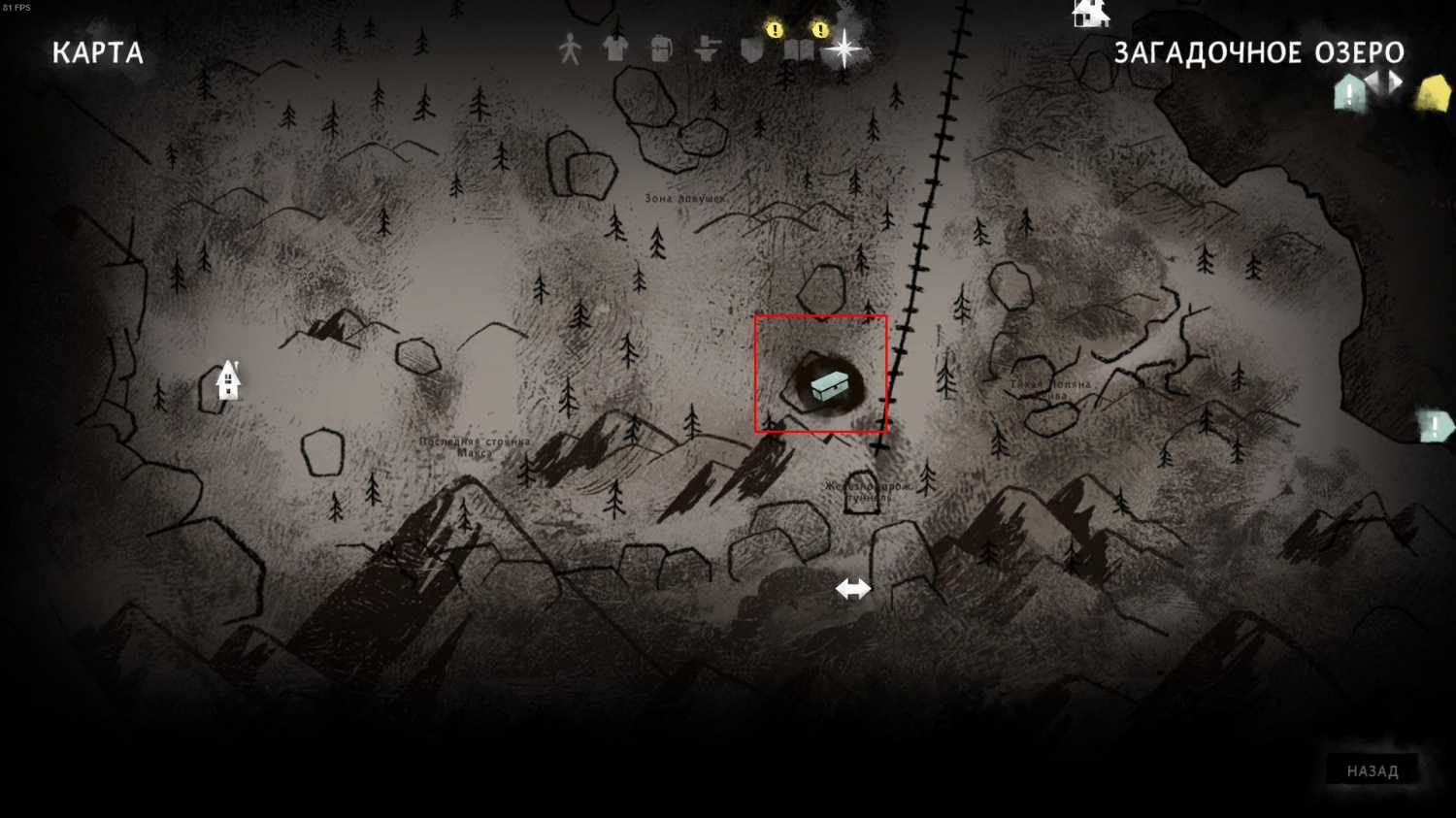
Task: Select the double-arrow region transition marker
Action: [x=853, y=589]
